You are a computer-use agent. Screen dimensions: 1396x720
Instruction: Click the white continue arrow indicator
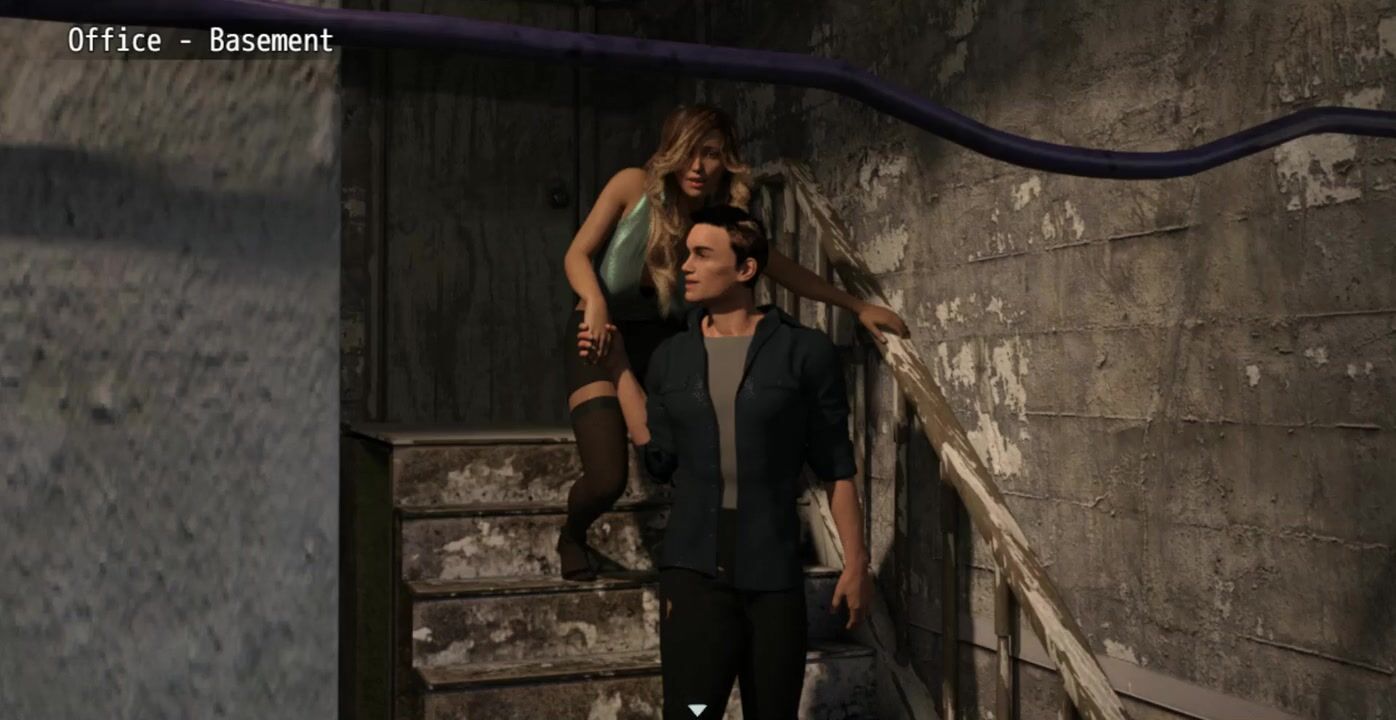point(697,710)
